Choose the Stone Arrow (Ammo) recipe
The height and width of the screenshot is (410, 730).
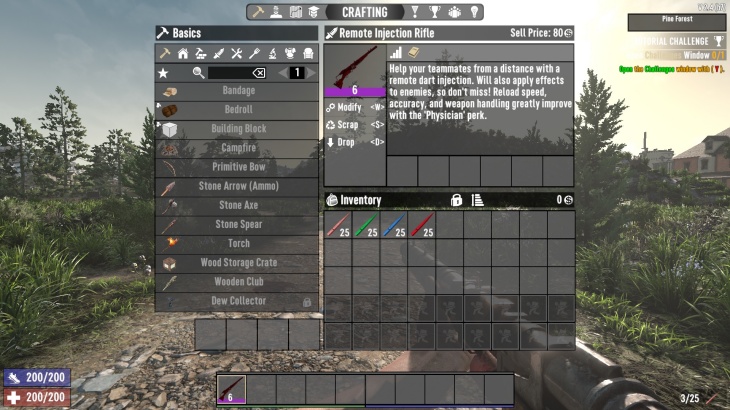coord(238,186)
